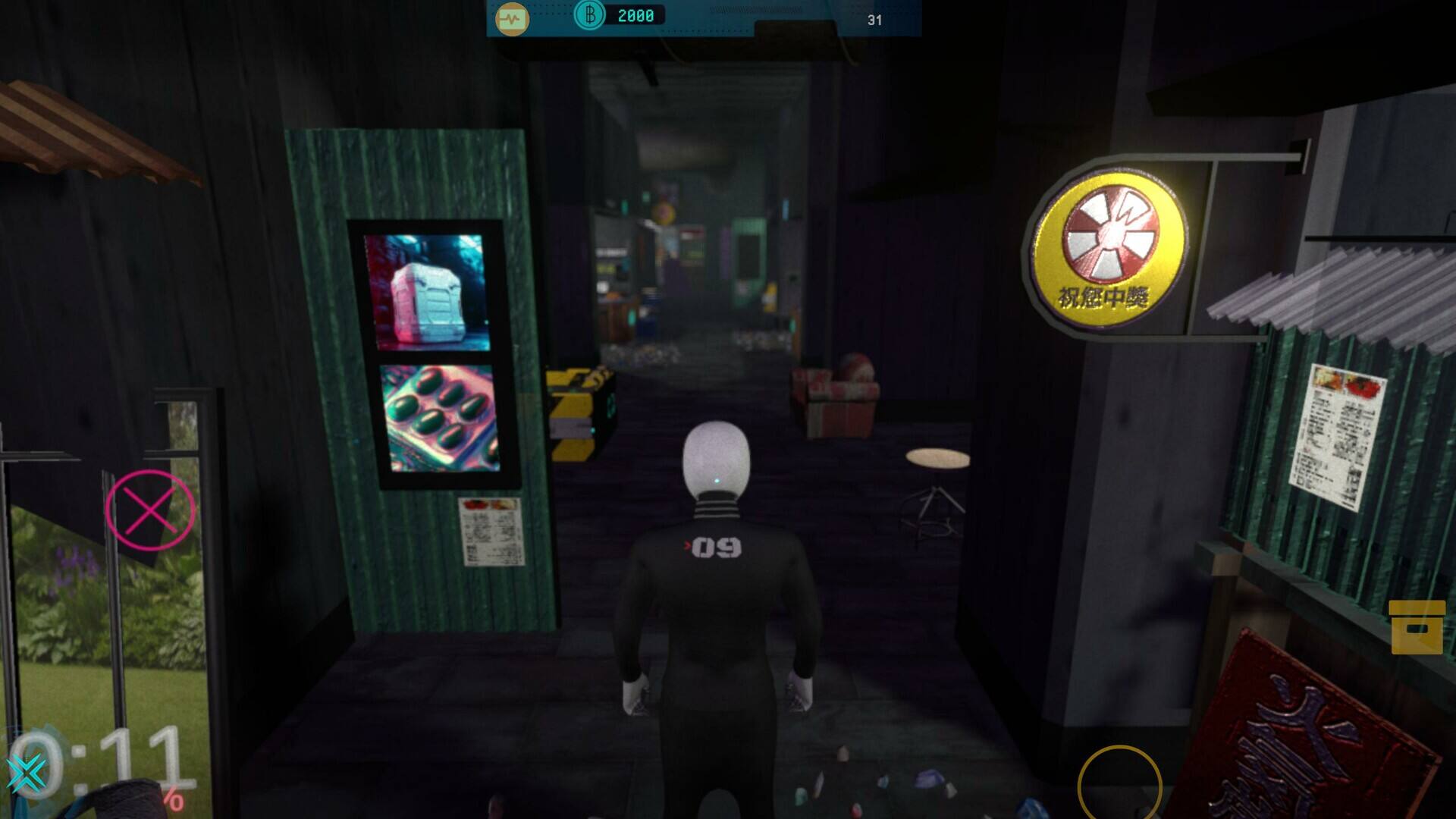Open the yellow storage box inventory

[x=1417, y=627]
